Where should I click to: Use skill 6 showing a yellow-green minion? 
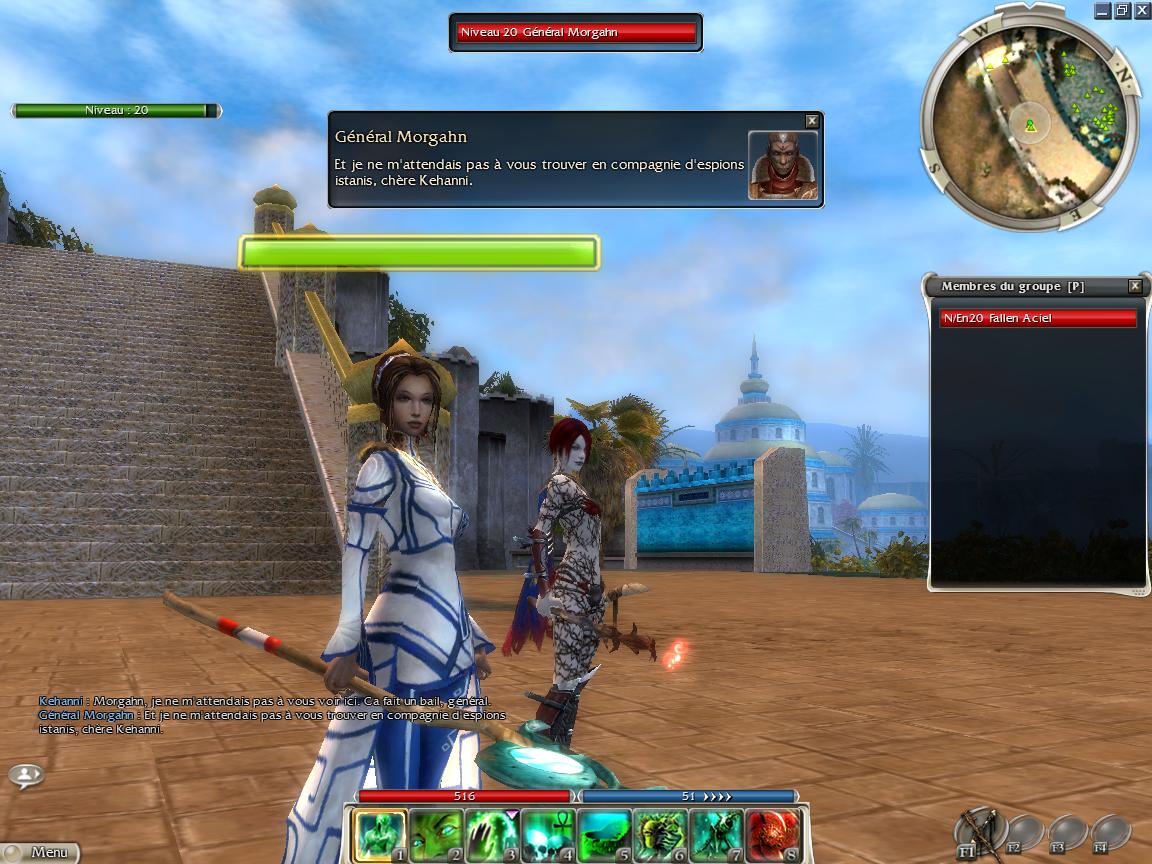pos(660,835)
